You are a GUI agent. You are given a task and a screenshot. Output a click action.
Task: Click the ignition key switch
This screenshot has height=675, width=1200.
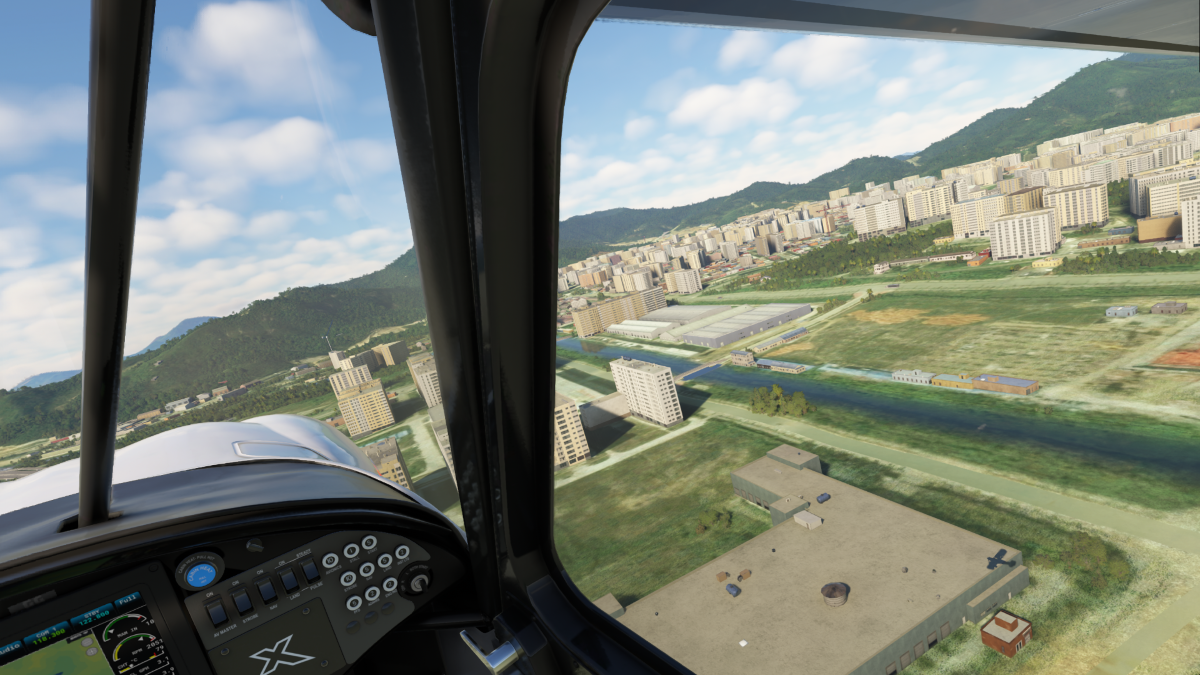pos(415,580)
